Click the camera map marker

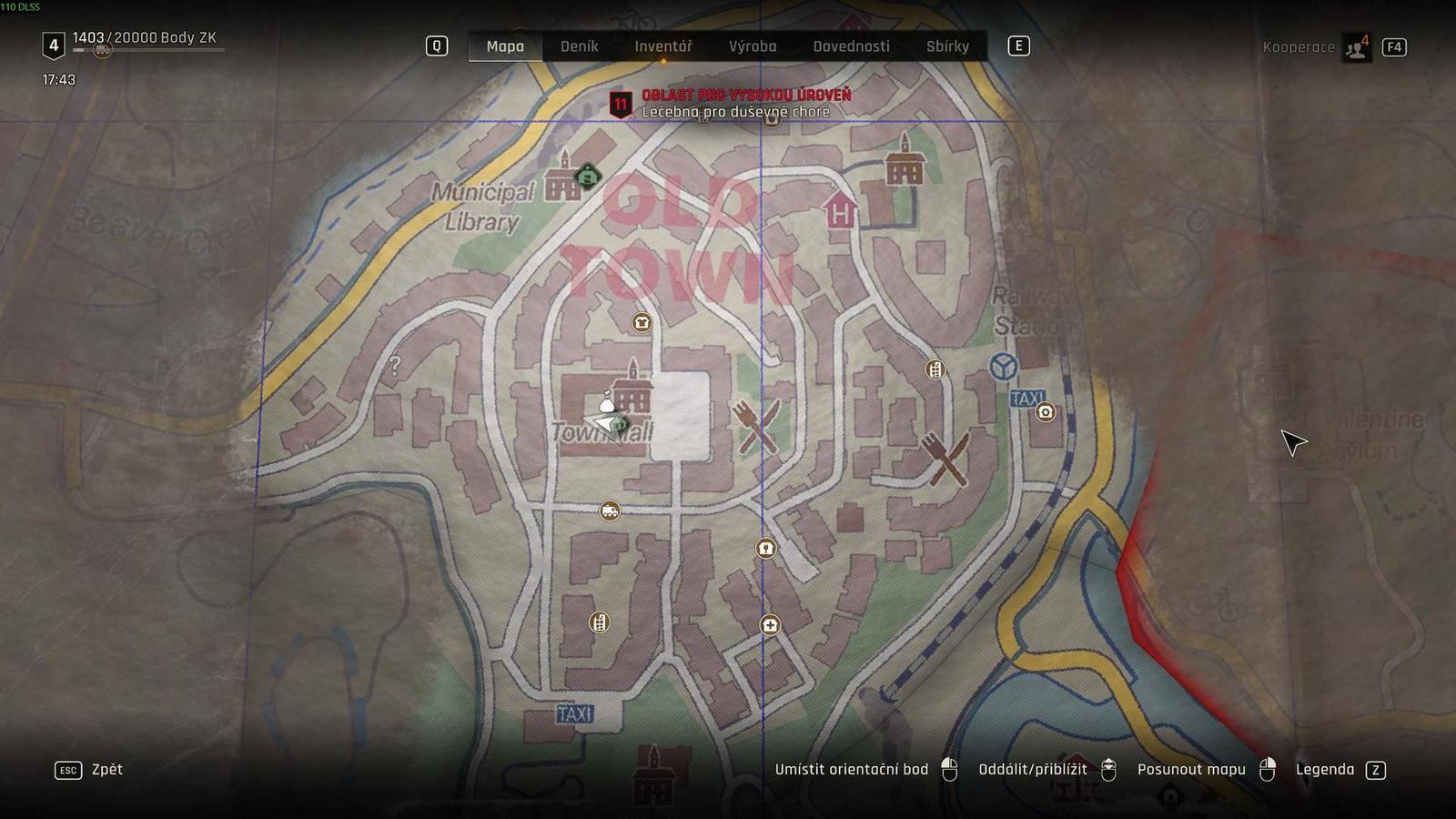pos(1046,412)
